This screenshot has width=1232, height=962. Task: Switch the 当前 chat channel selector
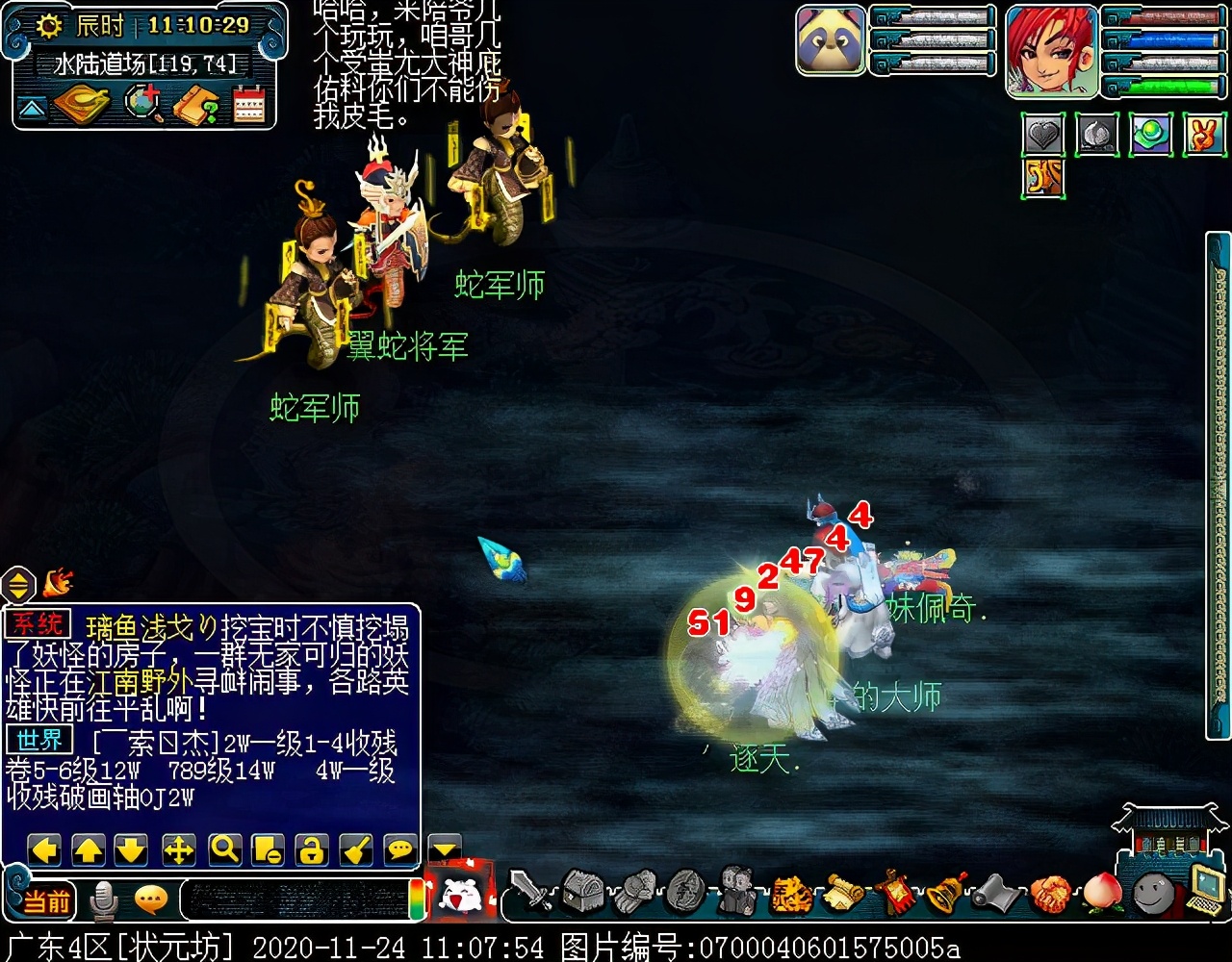46,901
